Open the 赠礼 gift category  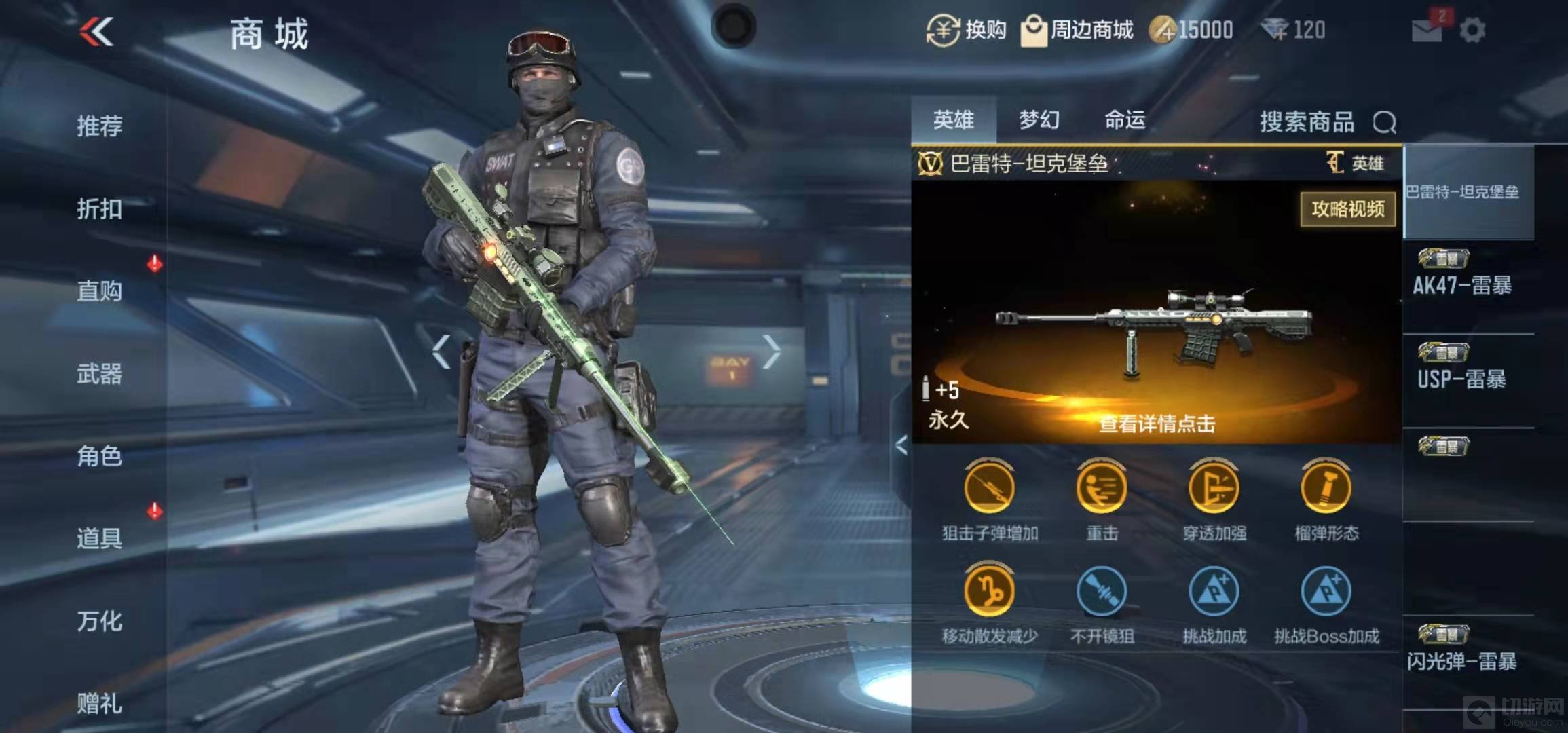pos(100,704)
